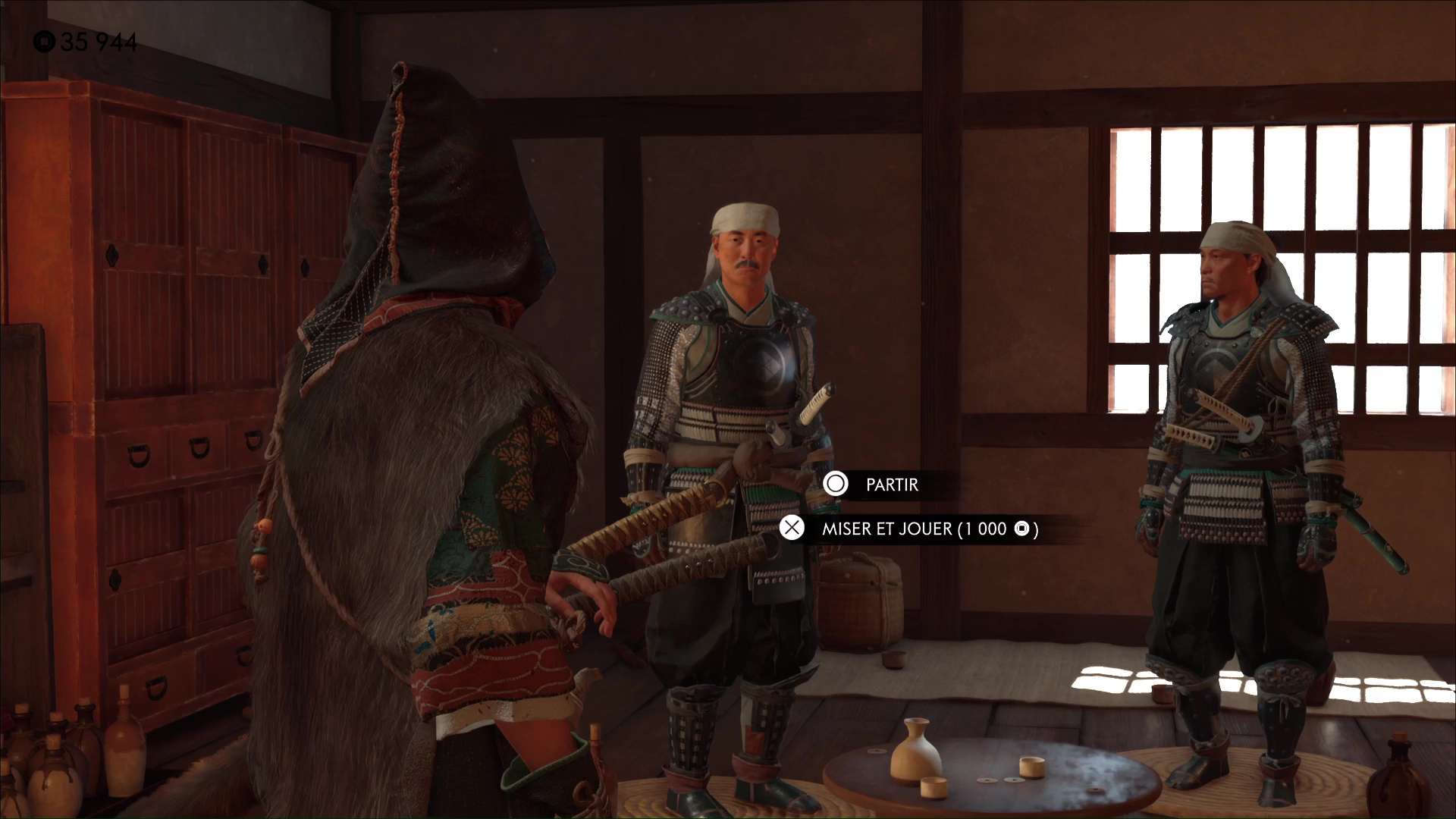The height and width of the screenshot is (819, 1456).
Task: Choose the Partir dialogue option
Action: click(891, 485)
